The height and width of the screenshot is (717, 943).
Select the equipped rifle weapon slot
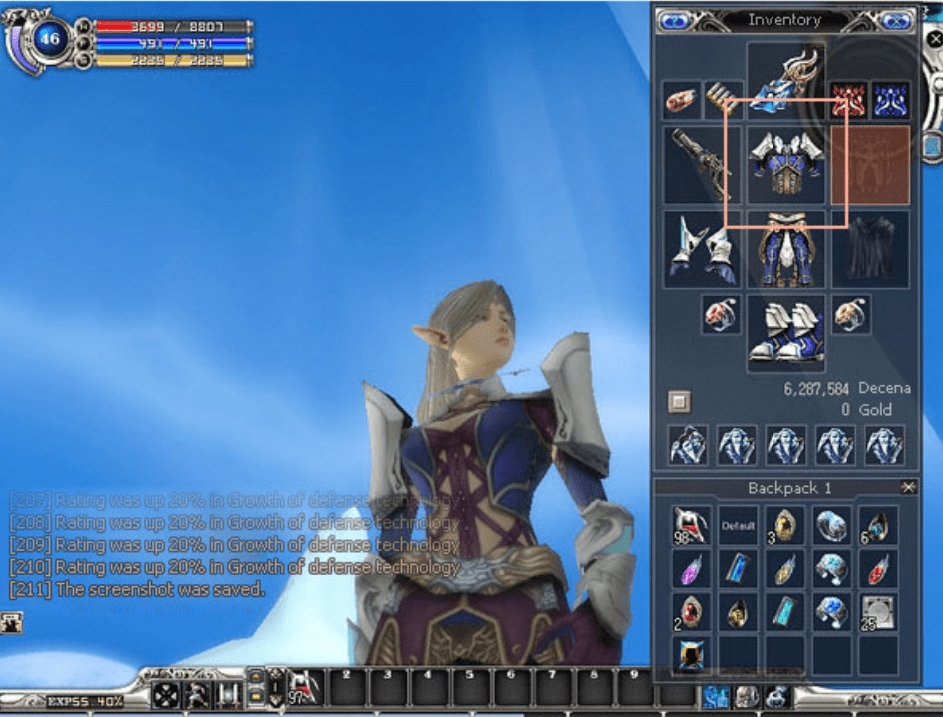(x=702, y=163)
